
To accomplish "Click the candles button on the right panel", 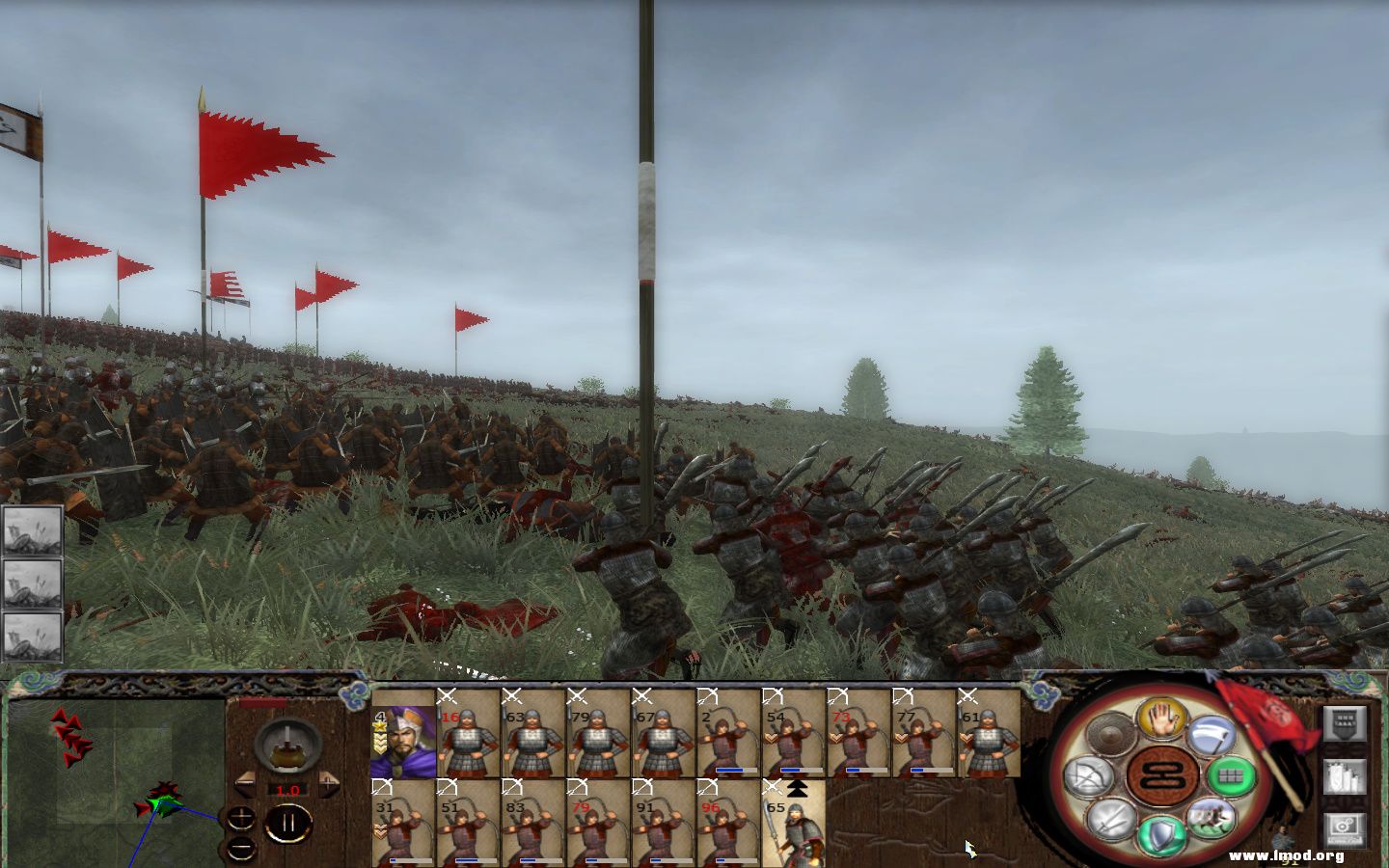I will 1346,776.
